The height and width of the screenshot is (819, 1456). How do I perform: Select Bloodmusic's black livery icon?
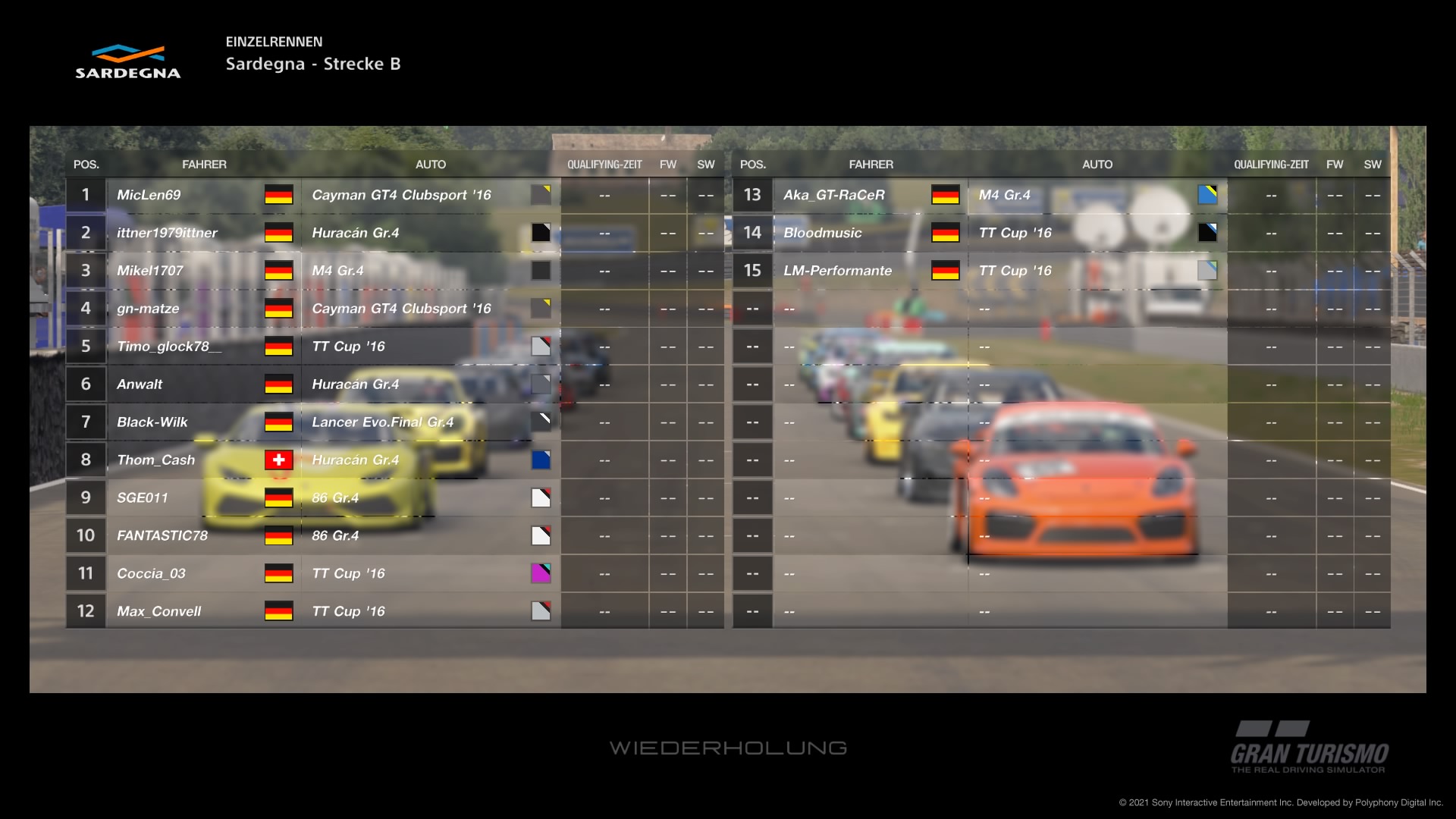(x=1207, y=233)
